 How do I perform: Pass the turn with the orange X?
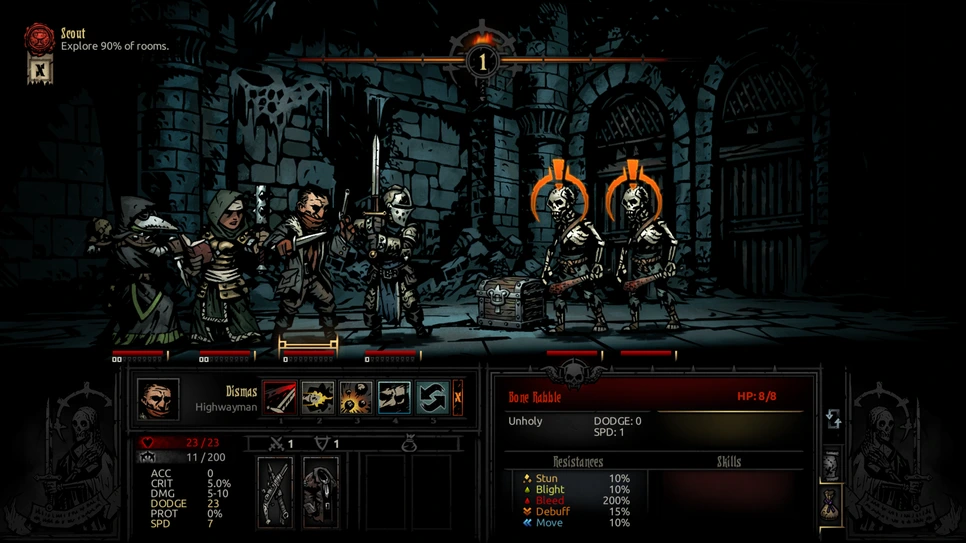point(457,397)
